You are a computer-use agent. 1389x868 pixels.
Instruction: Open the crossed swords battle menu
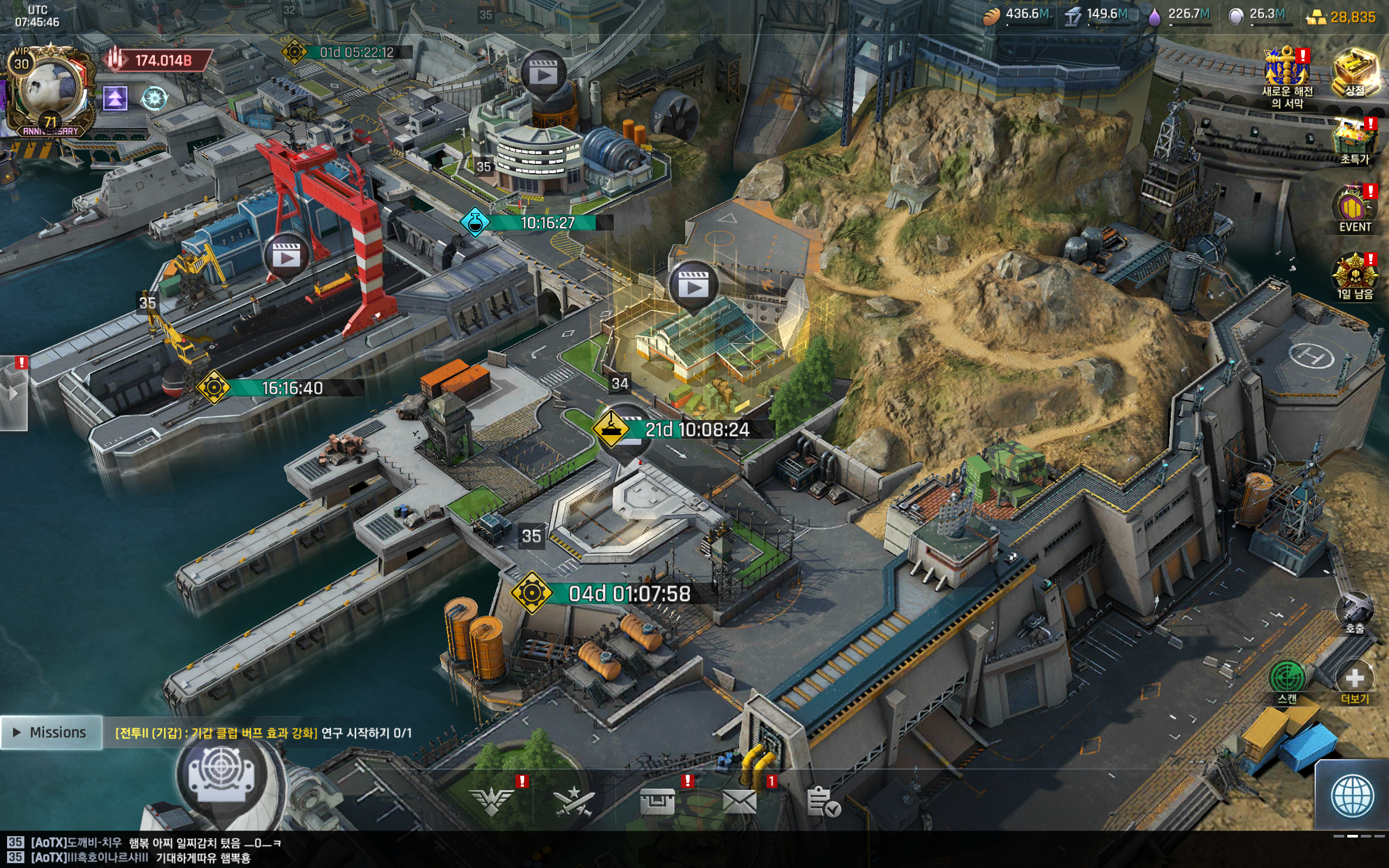click(574, 801)
